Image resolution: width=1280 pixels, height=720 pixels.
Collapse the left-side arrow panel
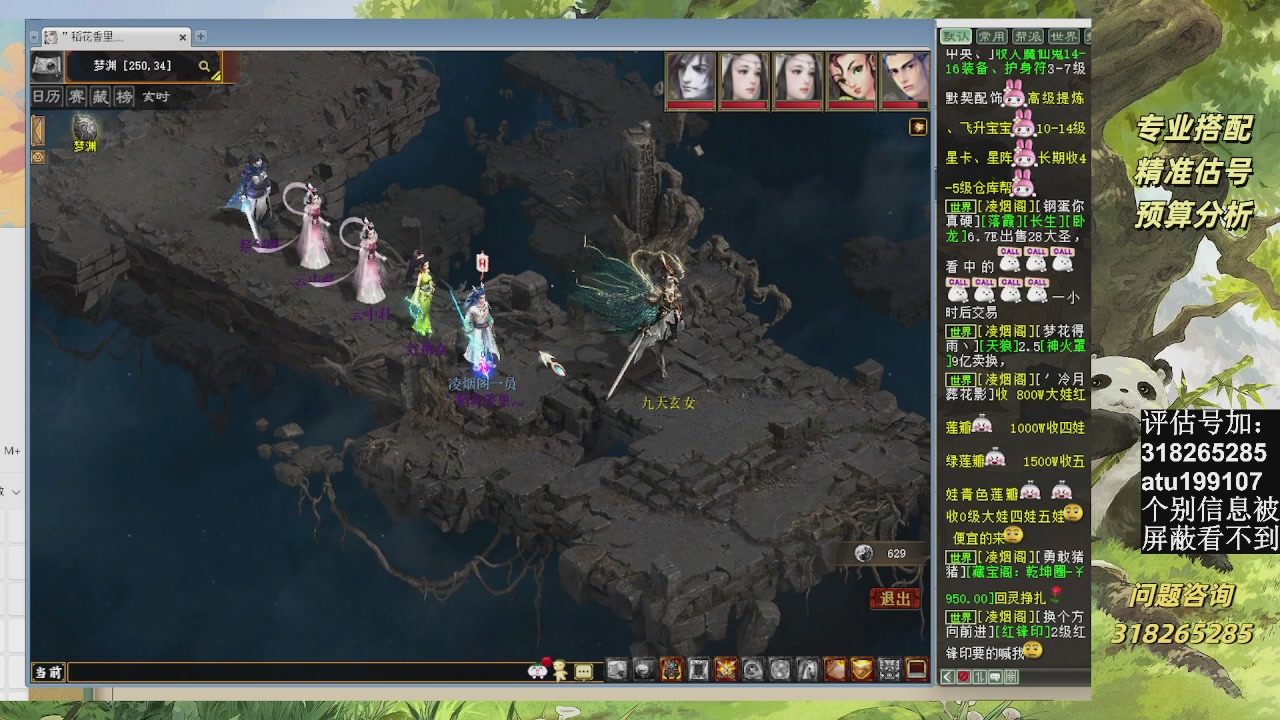pyautogui.click(x=38, y=130)
